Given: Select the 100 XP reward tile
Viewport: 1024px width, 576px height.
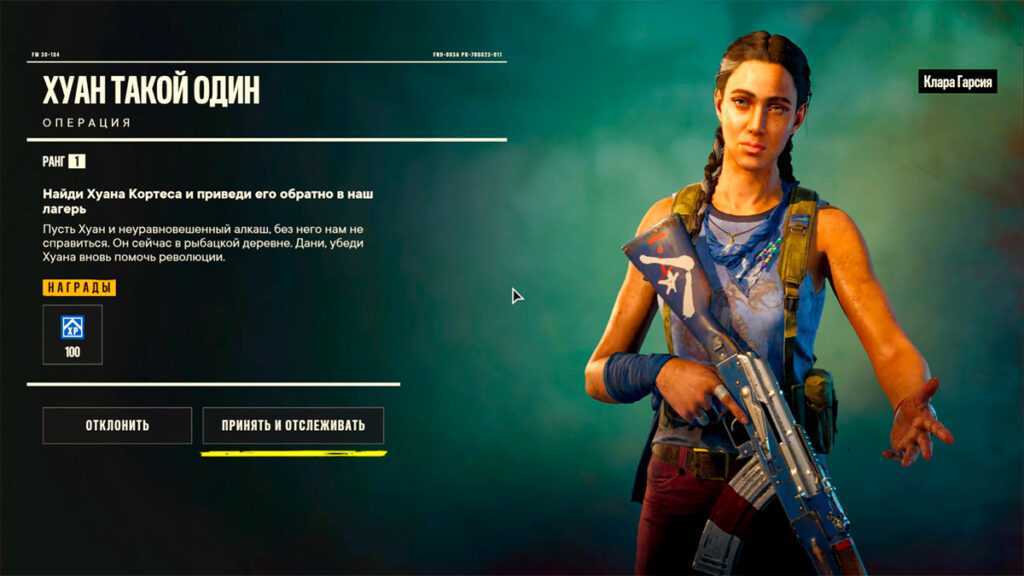Looking at the screenshot, I should pos(72,334).
